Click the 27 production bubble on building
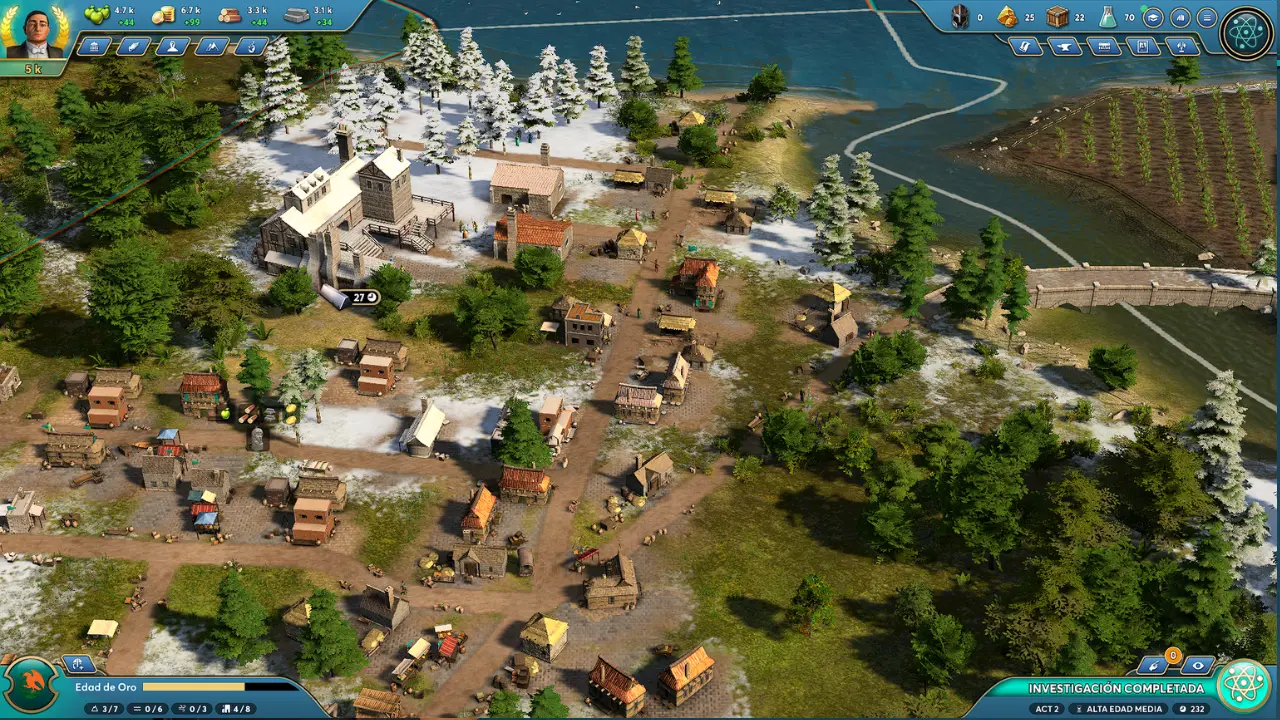Viewport: 1280px width, 720px height. pos(360,297)
